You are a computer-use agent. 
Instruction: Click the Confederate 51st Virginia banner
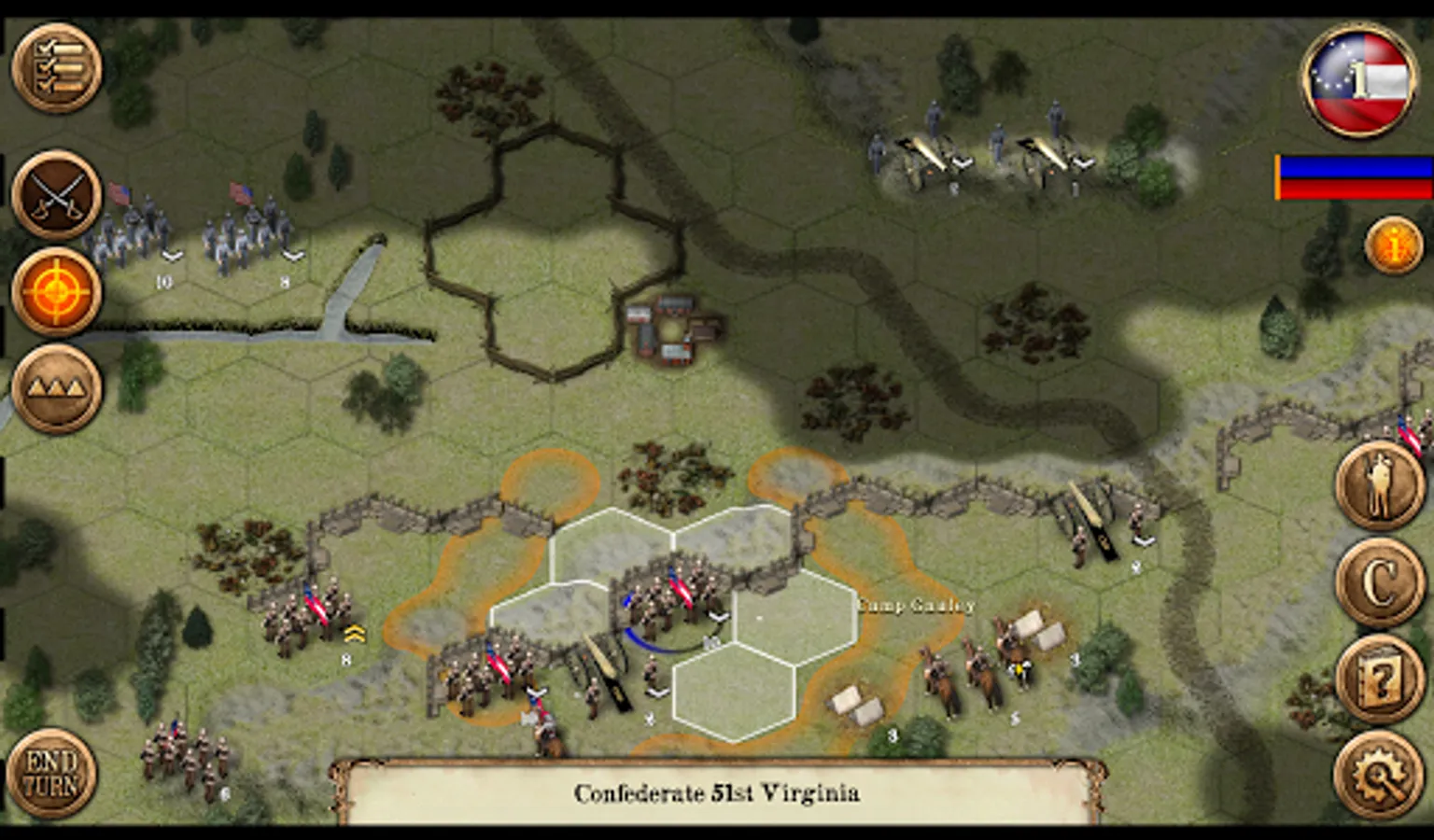pyautogui.click(x=716, y=793)
